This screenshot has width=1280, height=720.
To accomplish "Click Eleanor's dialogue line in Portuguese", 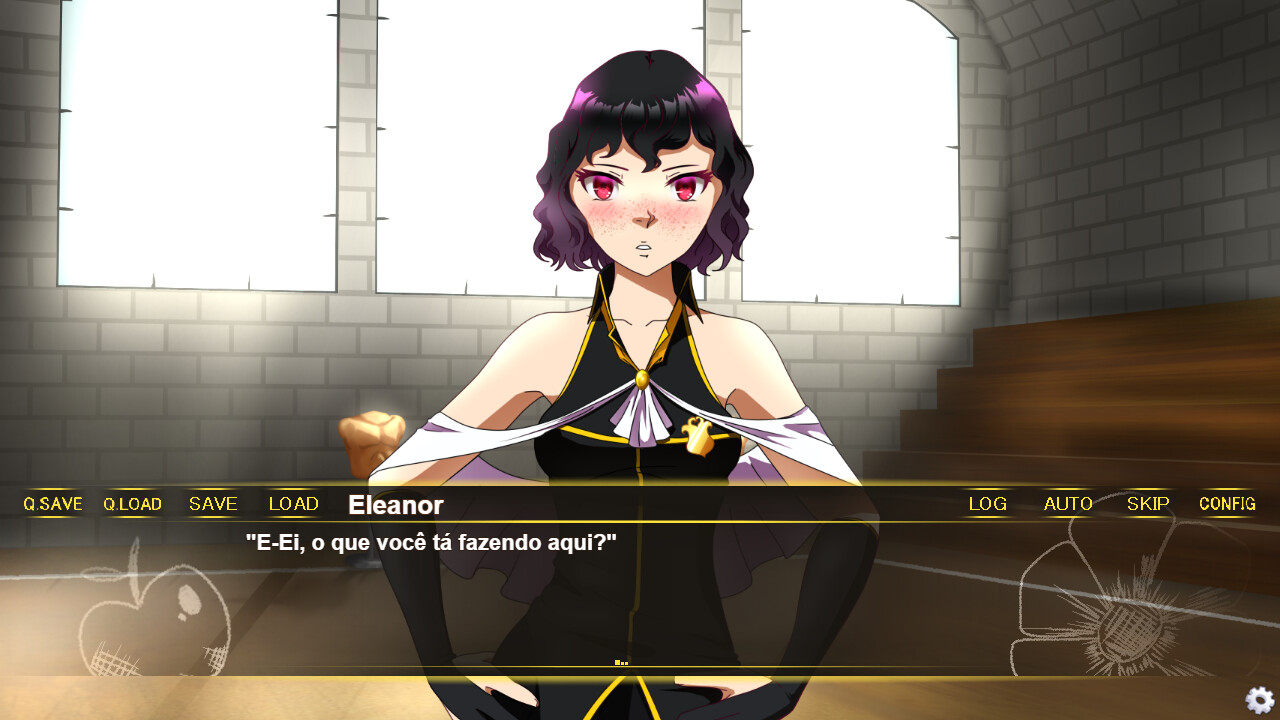I will (x=430, y=543).
